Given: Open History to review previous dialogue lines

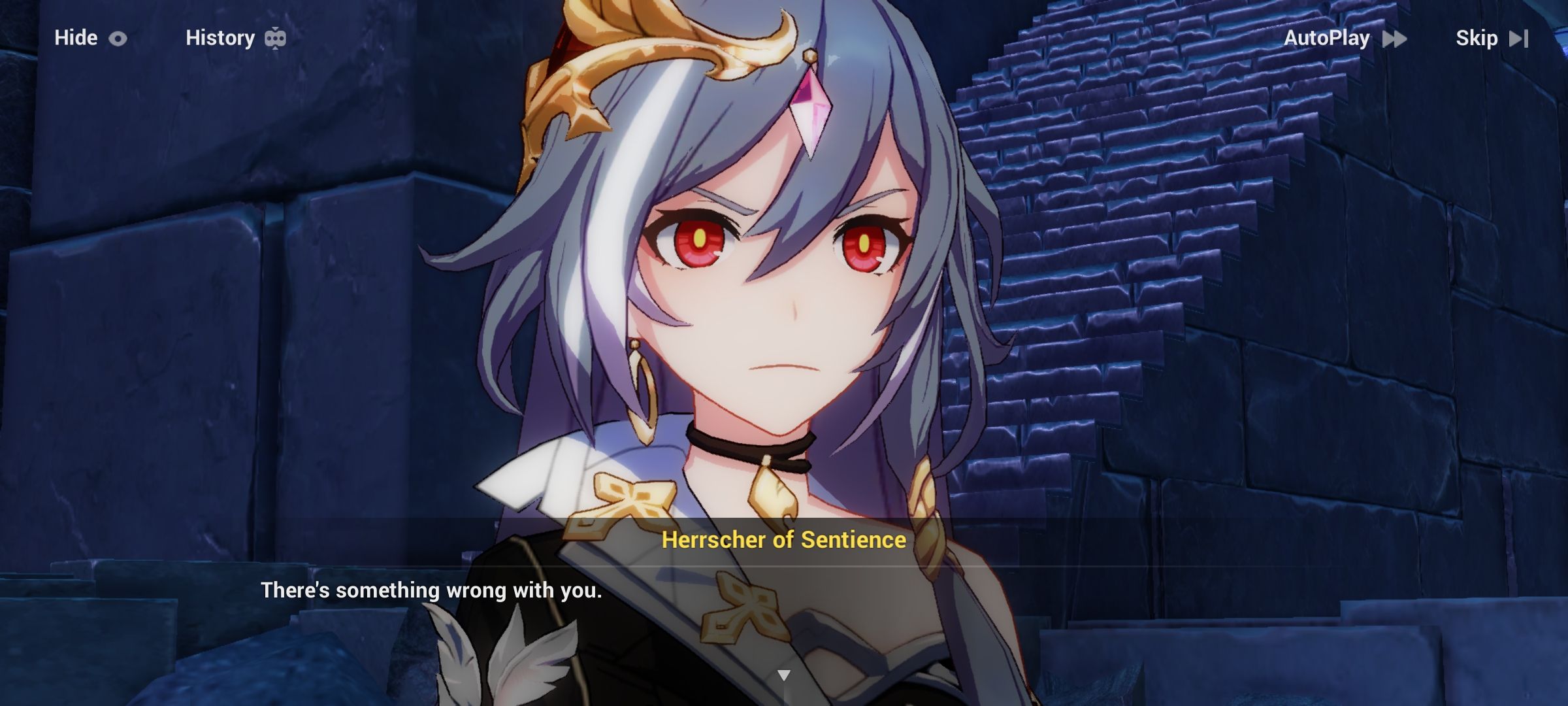Looking at the screenshot, I should pyautogui.click(x=220, y=38).
